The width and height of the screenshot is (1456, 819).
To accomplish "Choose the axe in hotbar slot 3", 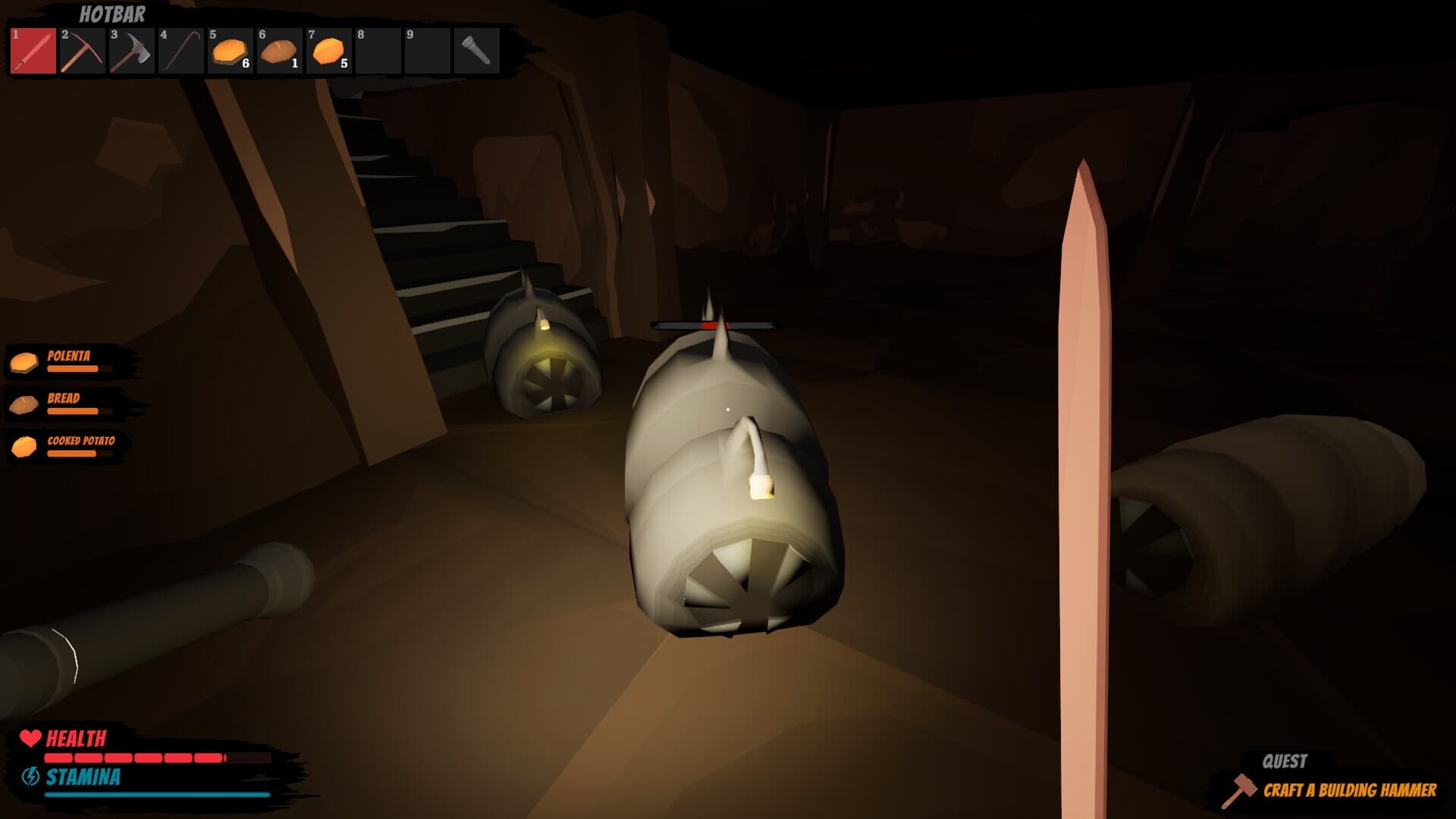I will click(x=131, y=51).
